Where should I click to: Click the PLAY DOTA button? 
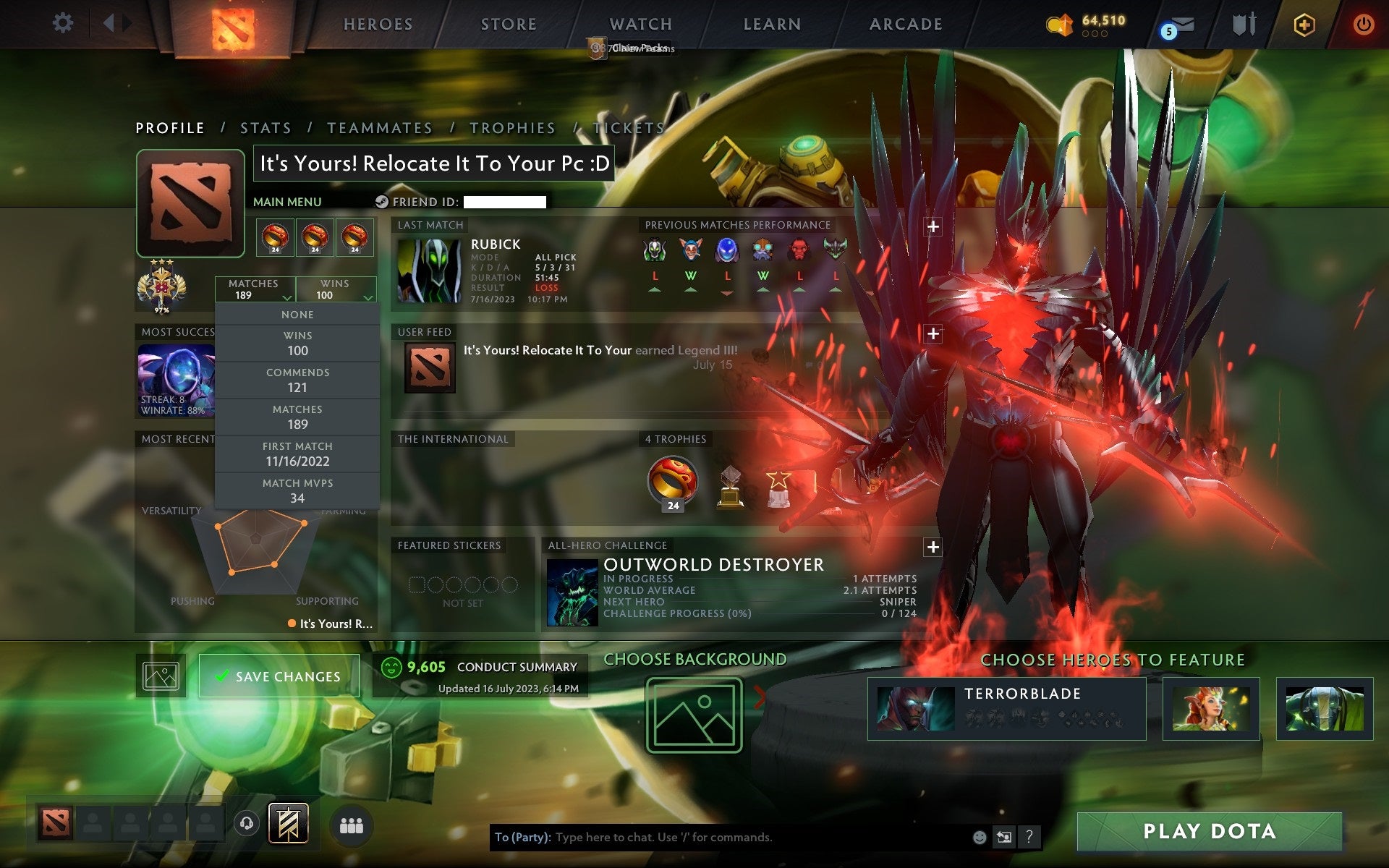click(1208, 830)
